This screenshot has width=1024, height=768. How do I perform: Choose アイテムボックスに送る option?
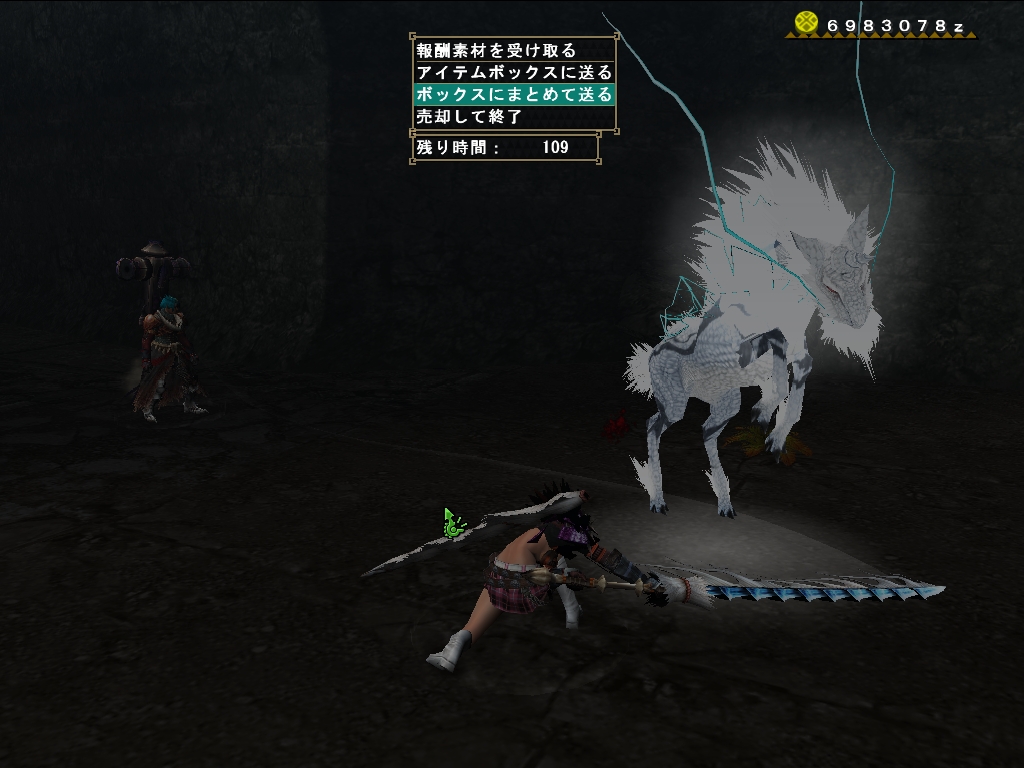coord(513,72)
